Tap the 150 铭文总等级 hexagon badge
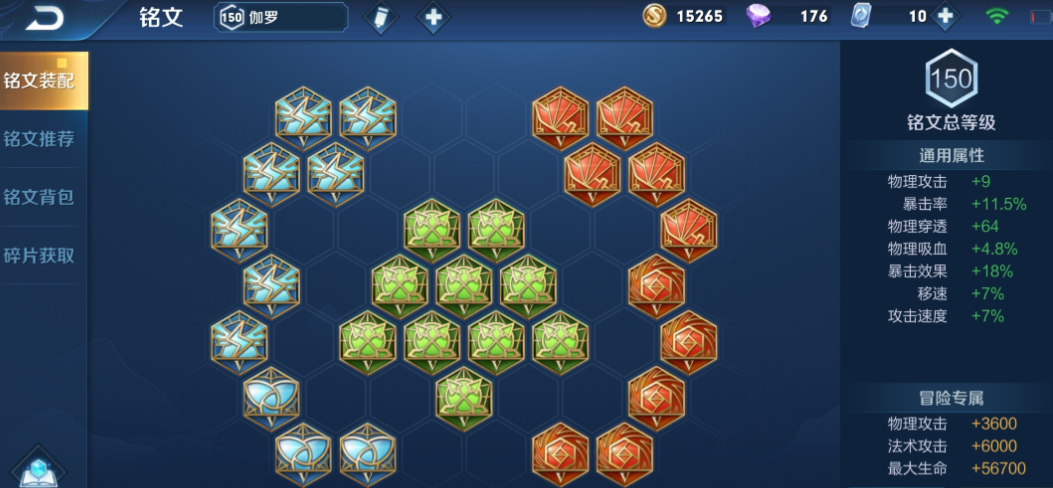 pyautogui.click(x=951, y=80)
